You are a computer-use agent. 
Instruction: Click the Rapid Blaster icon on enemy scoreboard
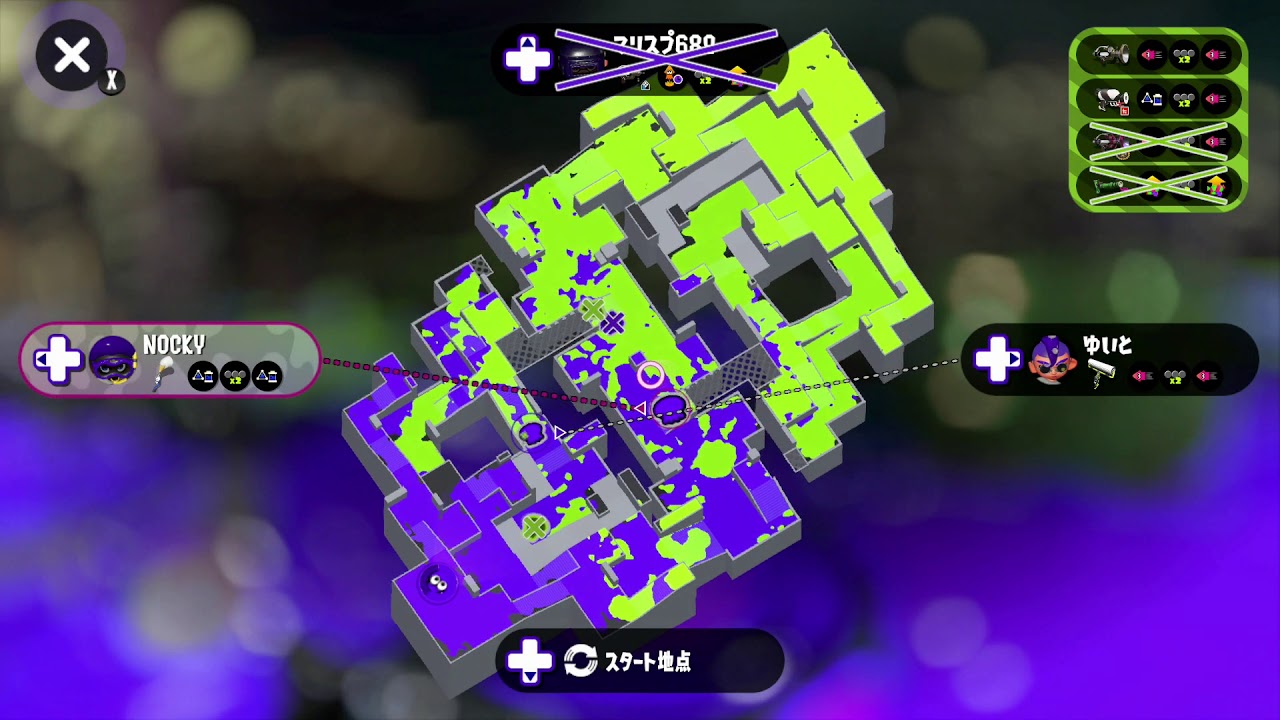pyautogui.click(x=1110, y=98)
